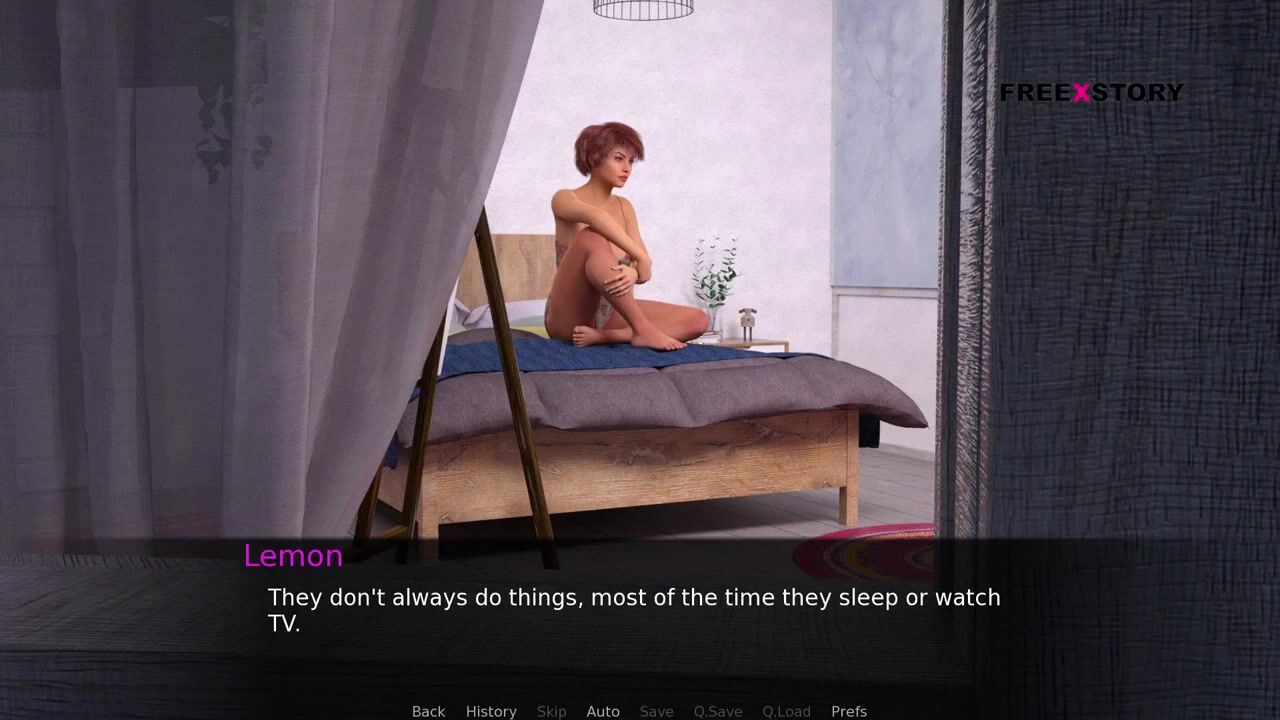Quick load with Q.Load

(786, 711)
